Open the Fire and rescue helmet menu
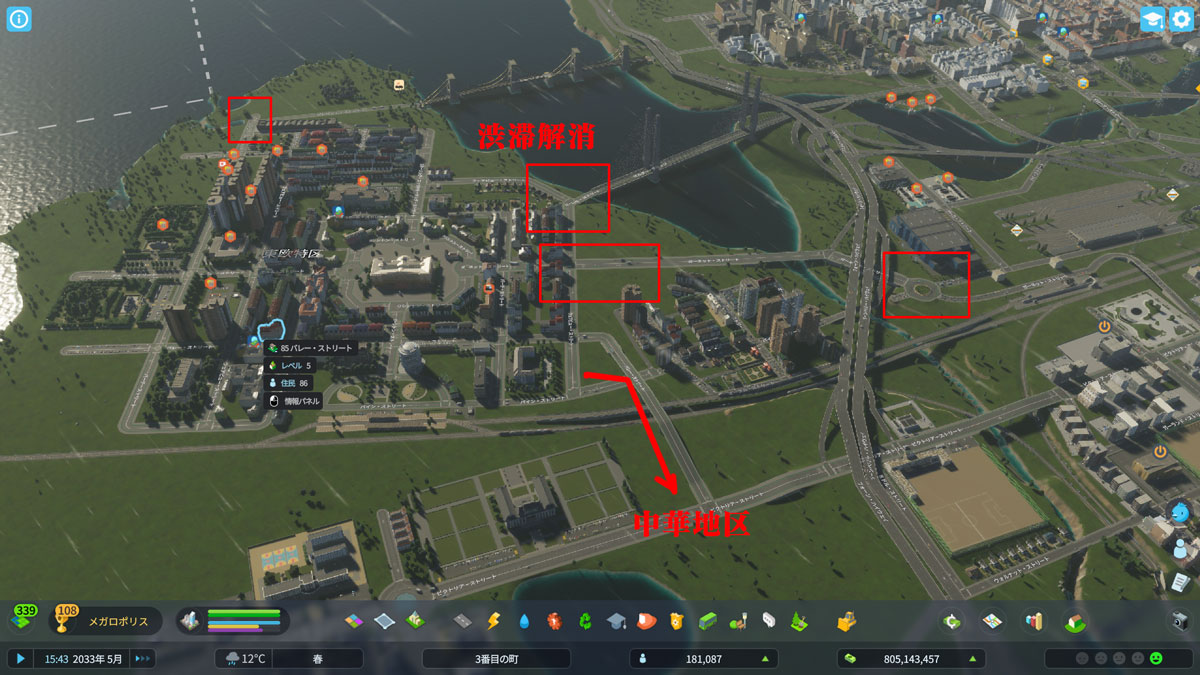 click(646, 621)
